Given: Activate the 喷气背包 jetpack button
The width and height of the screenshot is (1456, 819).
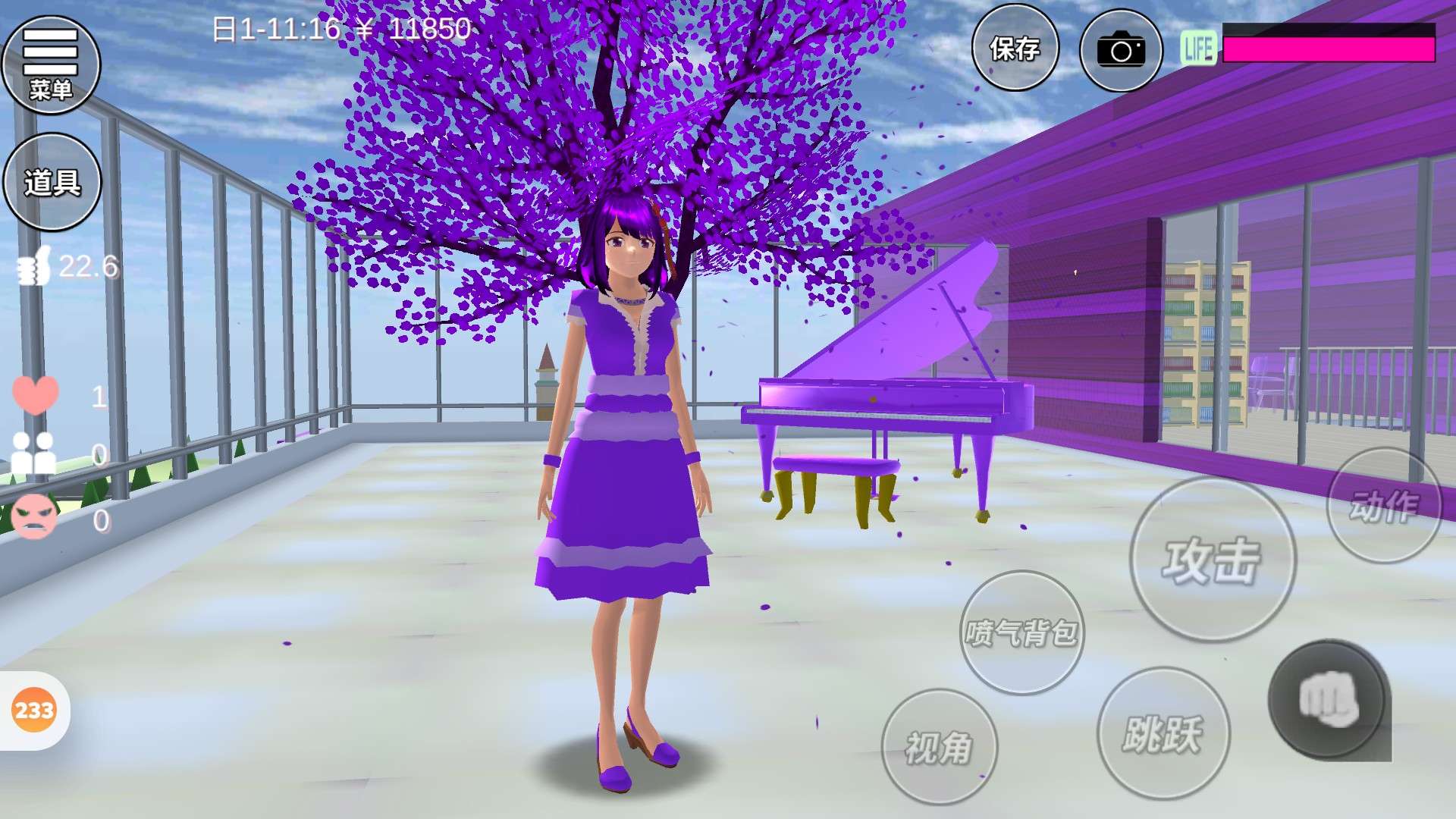Looking at the screenshot, I should pos(1021,632).
